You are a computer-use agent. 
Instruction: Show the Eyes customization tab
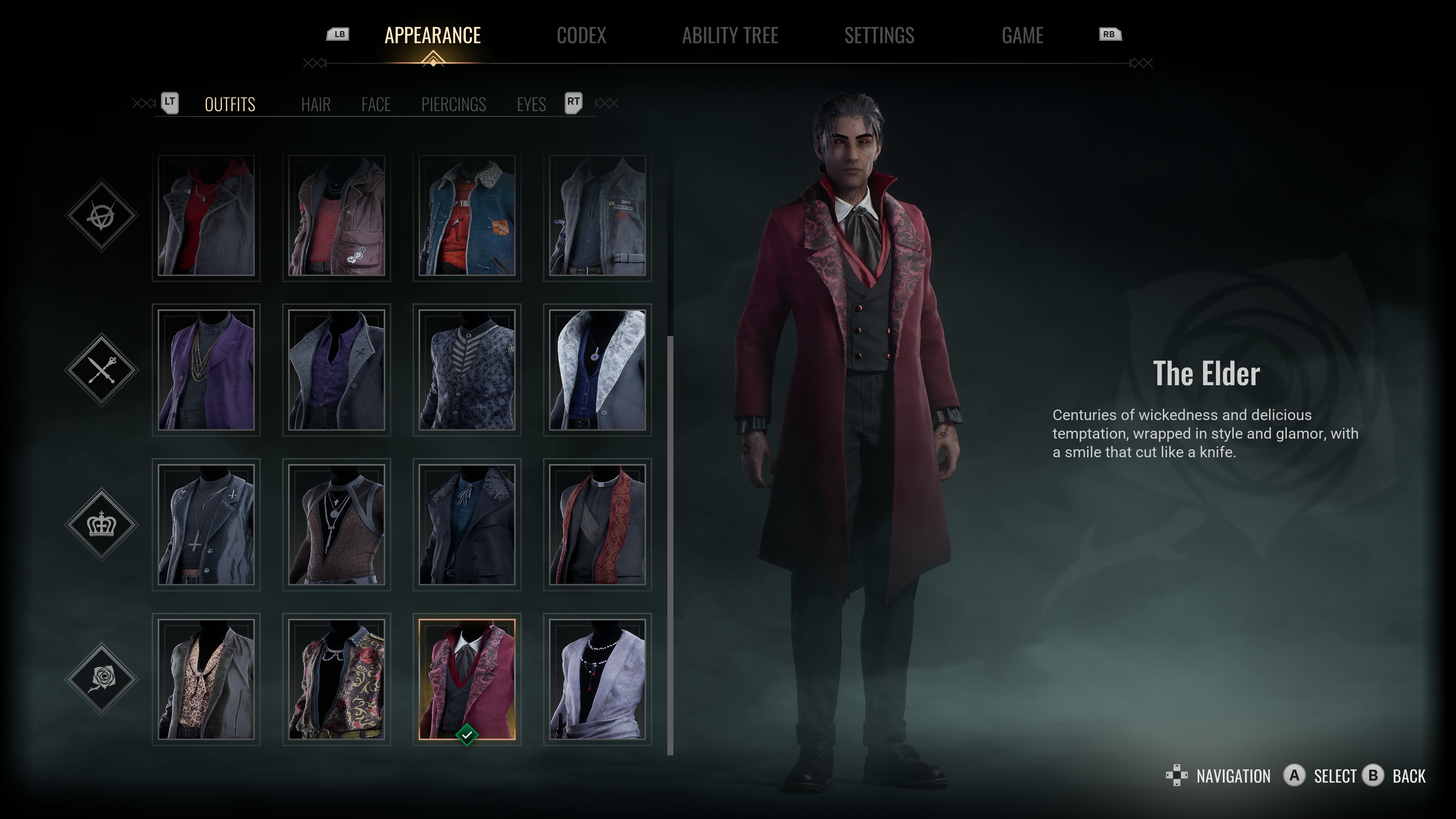(531, 105)
